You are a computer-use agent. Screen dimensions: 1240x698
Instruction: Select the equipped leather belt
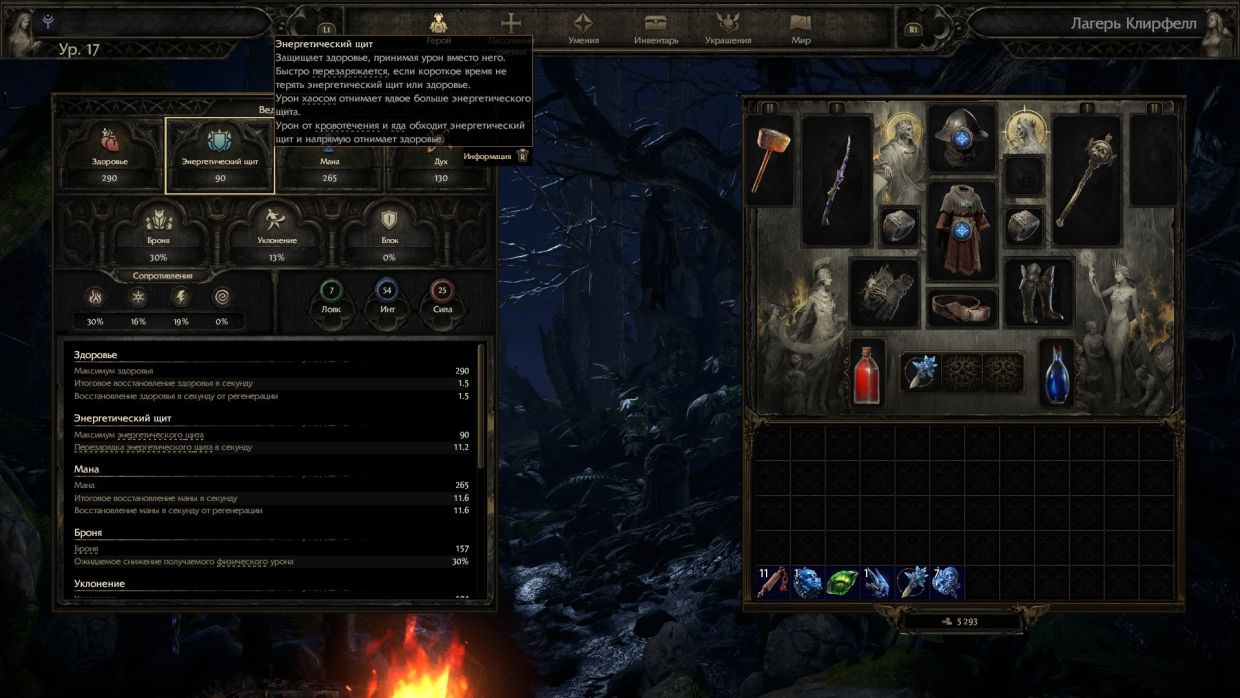coord(961,306)
